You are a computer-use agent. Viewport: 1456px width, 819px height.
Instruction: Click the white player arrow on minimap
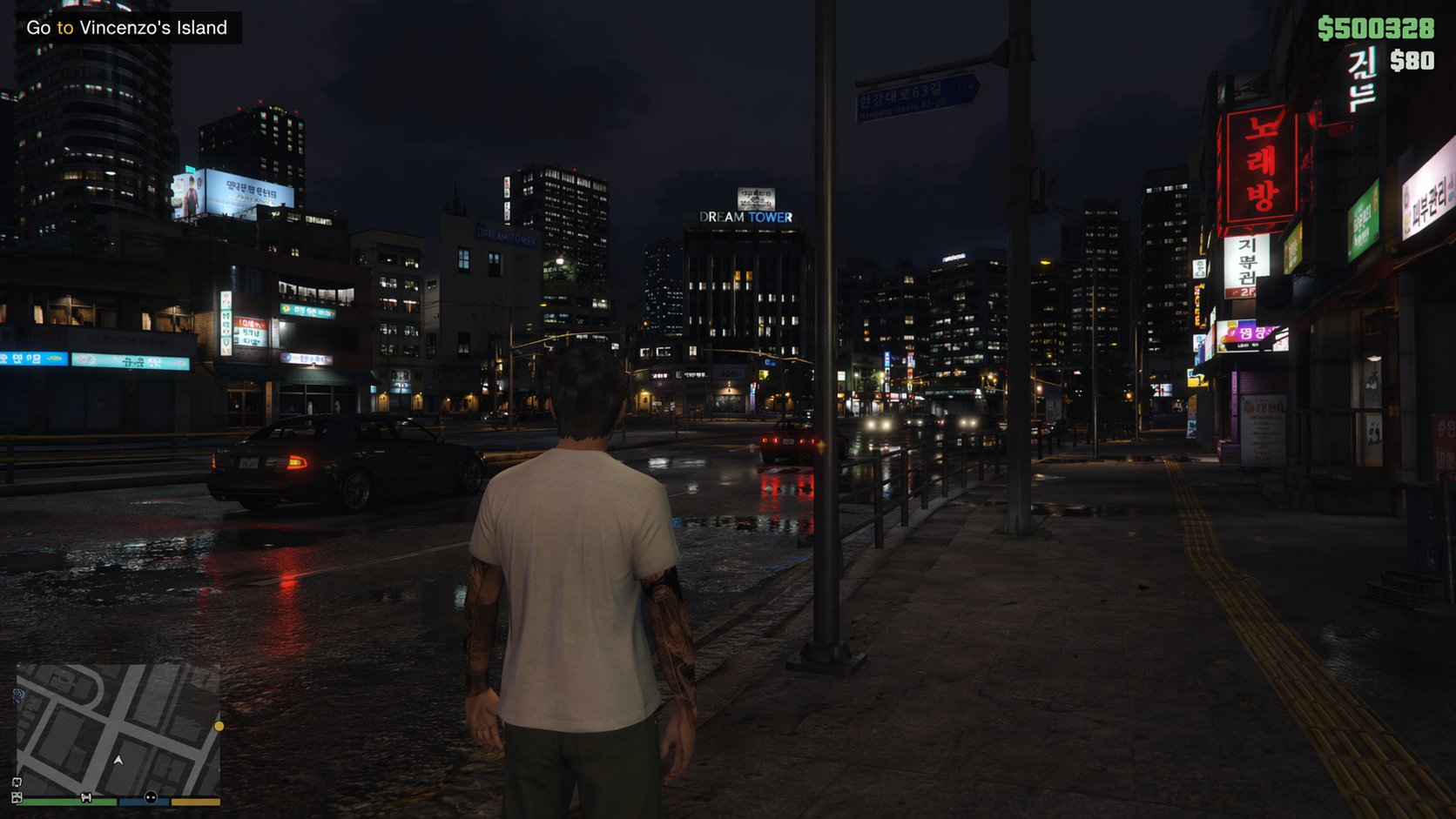pos(118,760)
